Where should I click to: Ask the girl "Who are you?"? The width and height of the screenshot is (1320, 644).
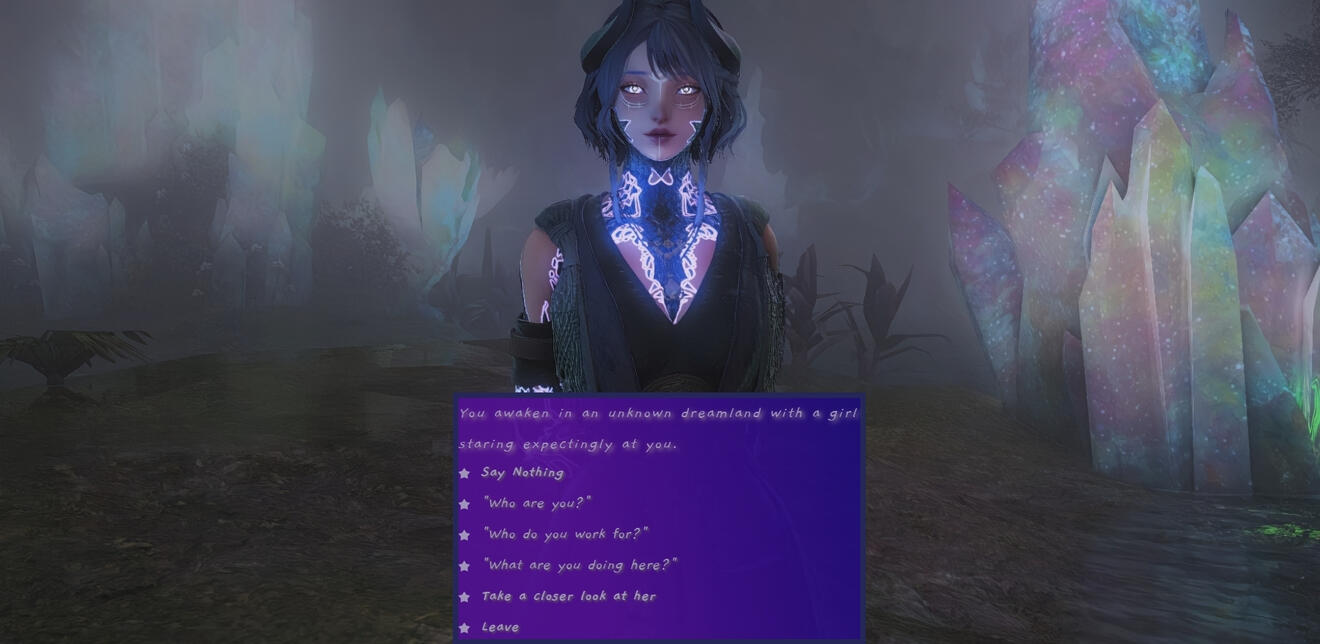click(x=537, y=504)
